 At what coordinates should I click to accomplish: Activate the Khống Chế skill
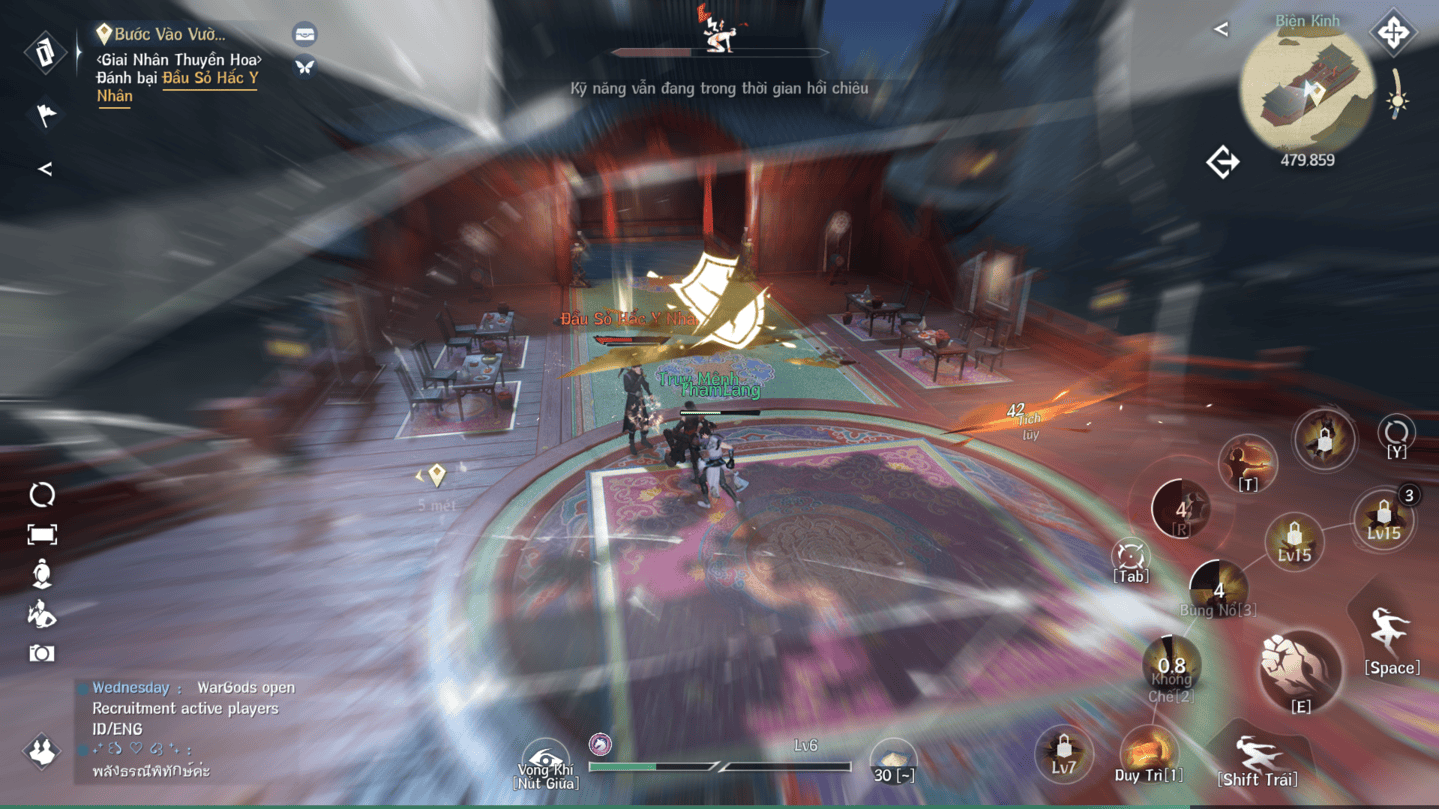[x=1171, y=667]
